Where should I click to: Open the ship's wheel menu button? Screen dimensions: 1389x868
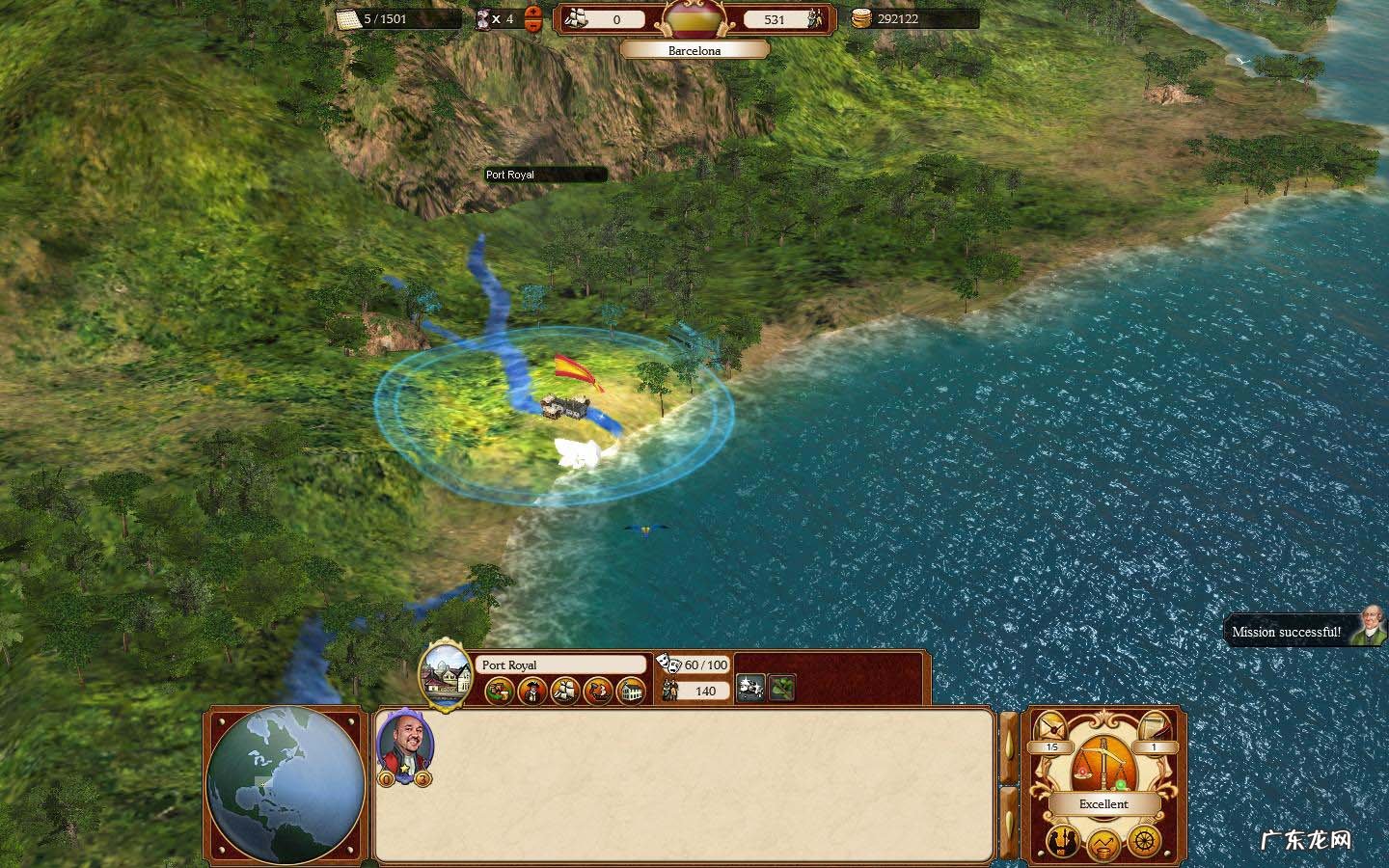click(x=1144, y=838)
